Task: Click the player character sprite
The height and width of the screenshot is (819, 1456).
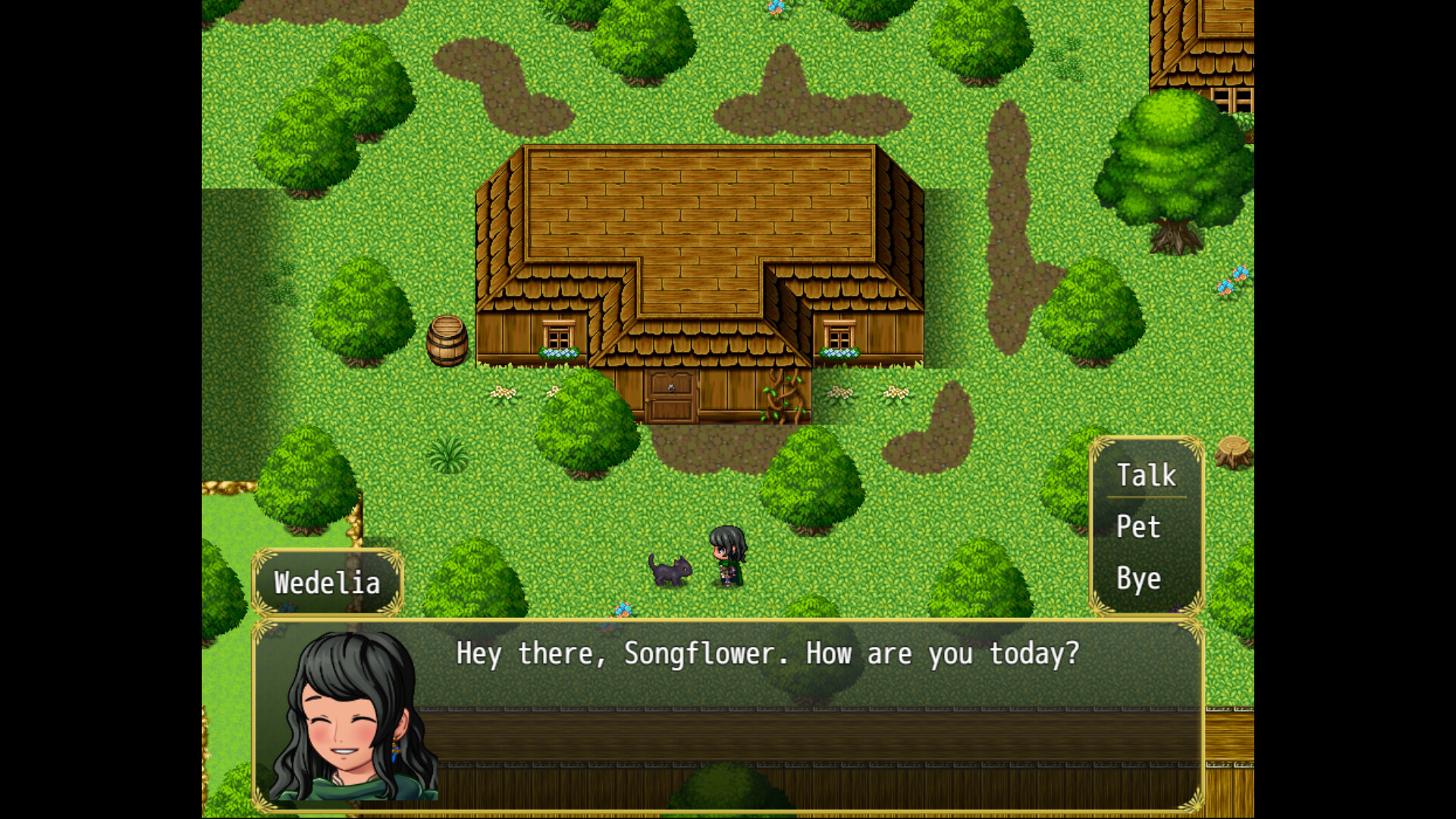Action: click(x=730, y=557)
